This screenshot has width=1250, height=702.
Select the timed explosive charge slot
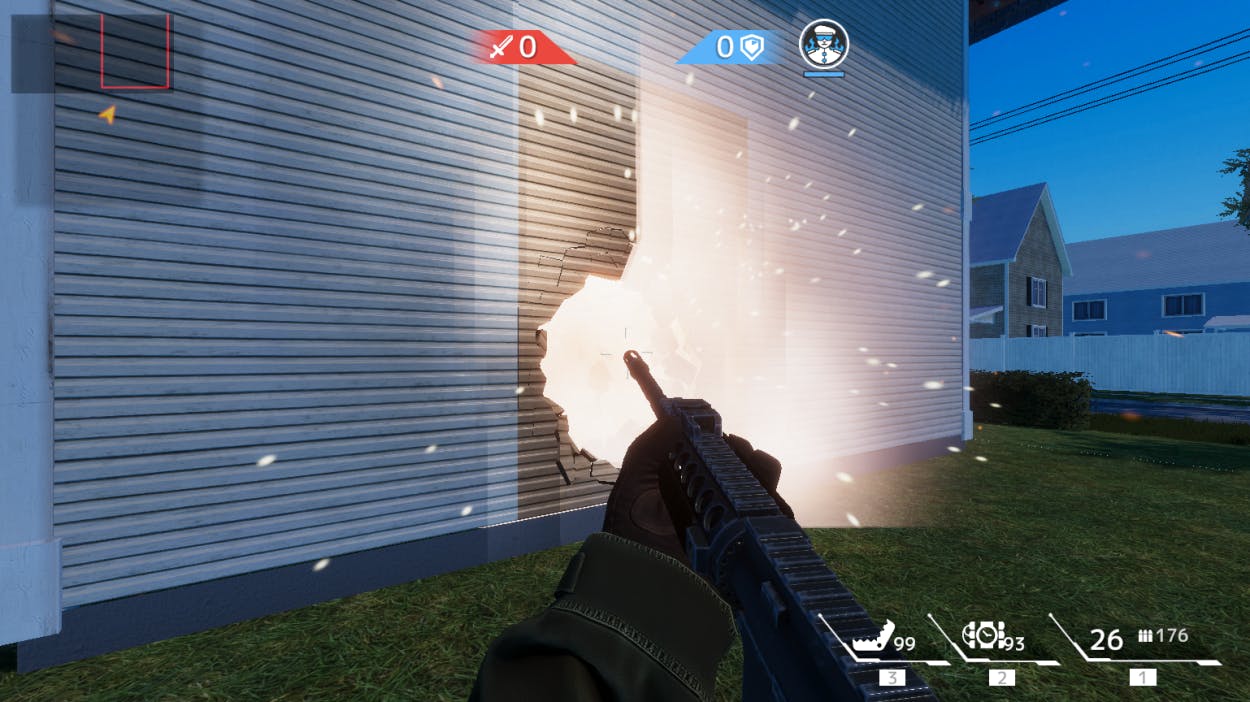983,635
